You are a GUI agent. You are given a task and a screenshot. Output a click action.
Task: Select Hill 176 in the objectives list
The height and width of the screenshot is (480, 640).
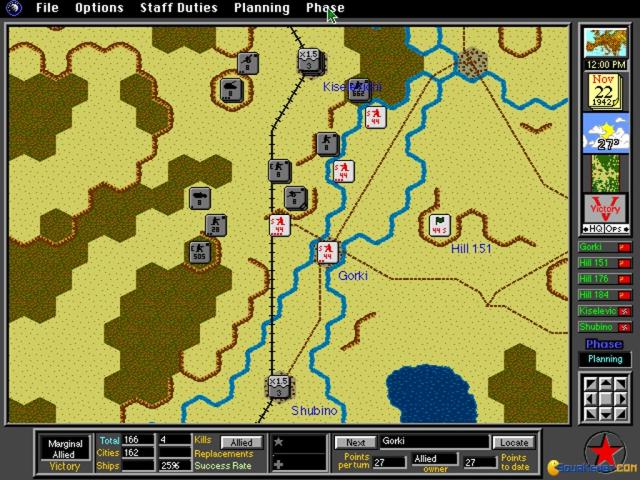tap(604, 279)
